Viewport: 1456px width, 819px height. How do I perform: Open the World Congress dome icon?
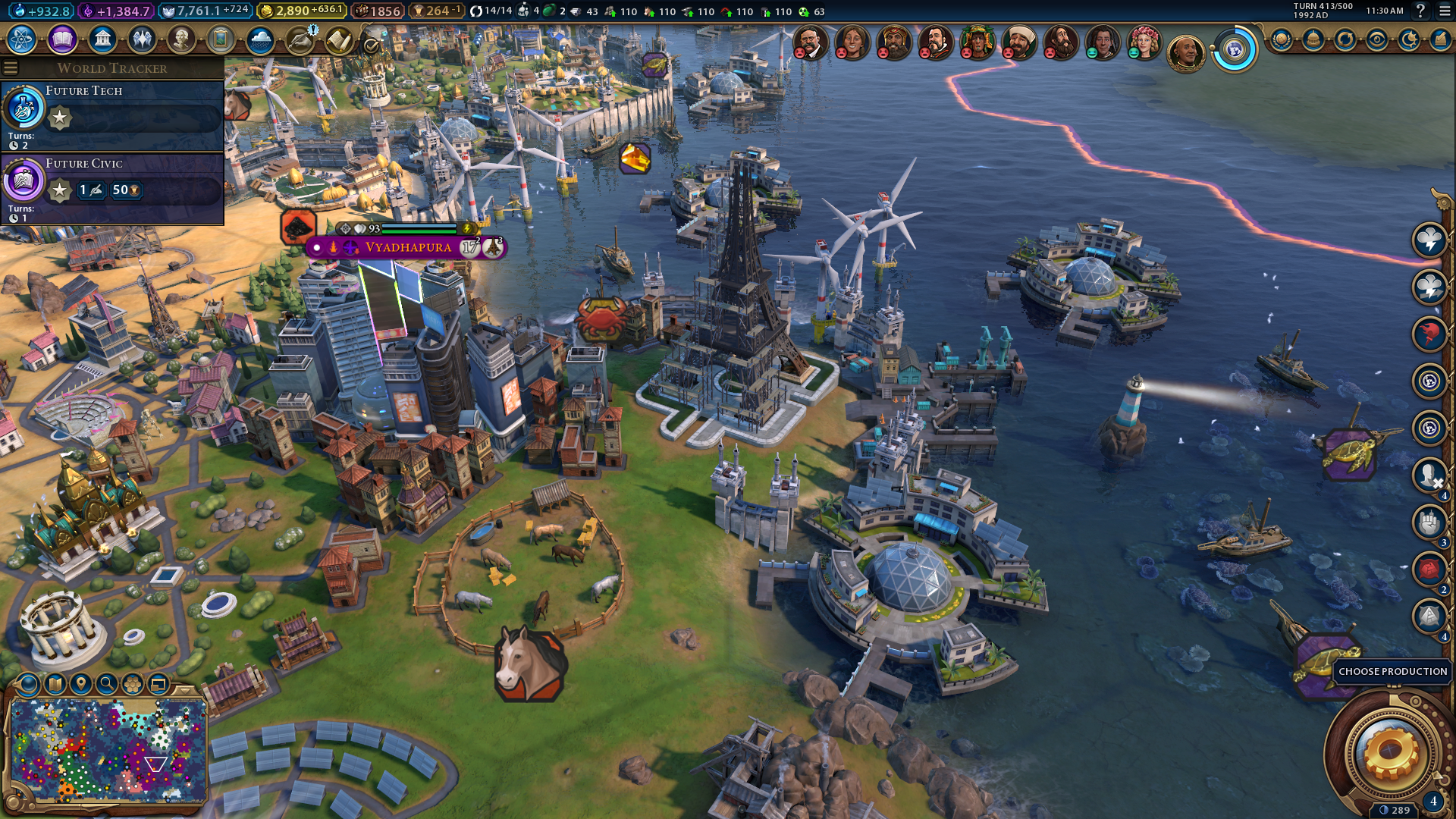coord(1313,39)
